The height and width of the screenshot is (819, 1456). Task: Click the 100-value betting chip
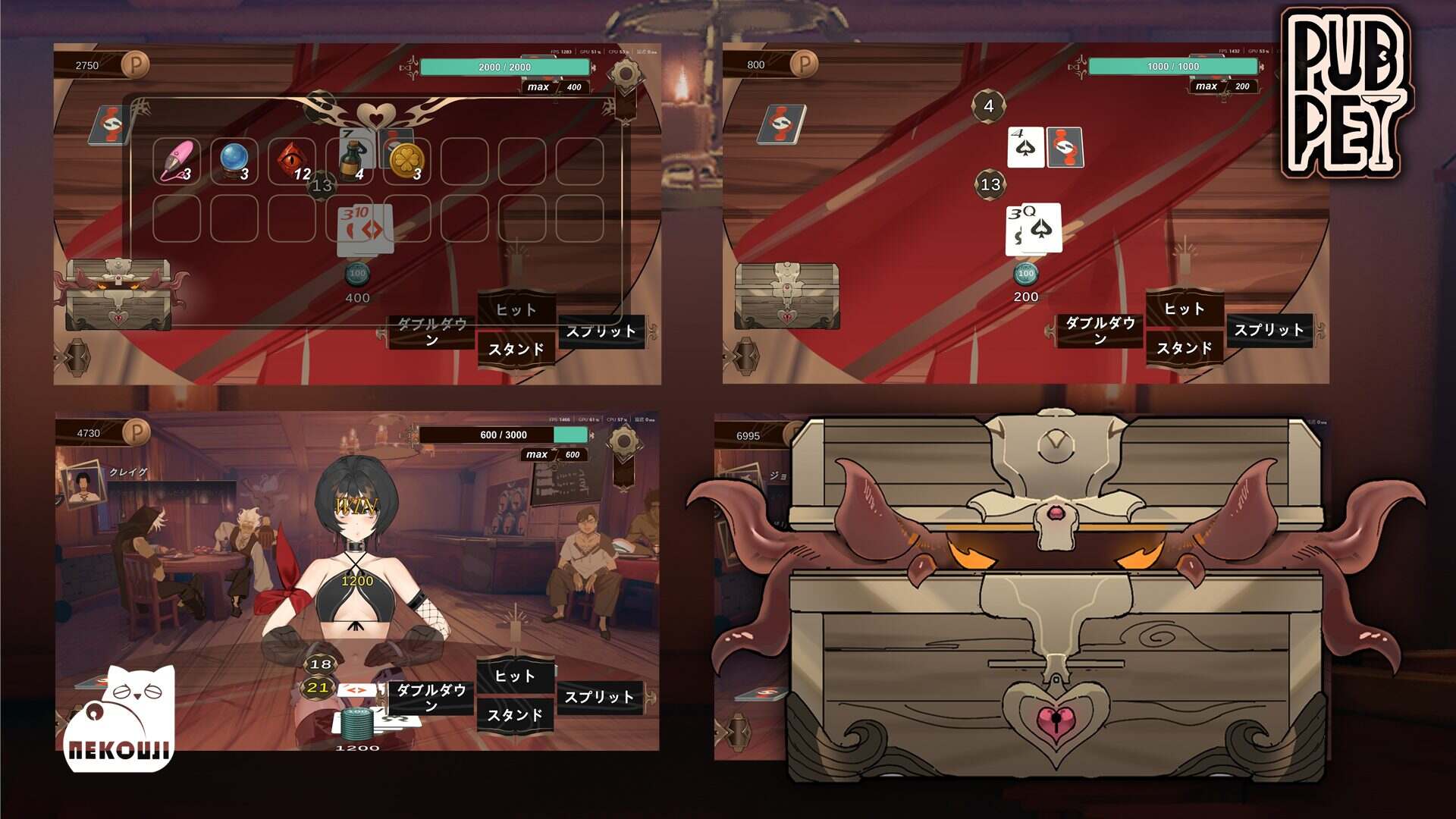point(356,273)
